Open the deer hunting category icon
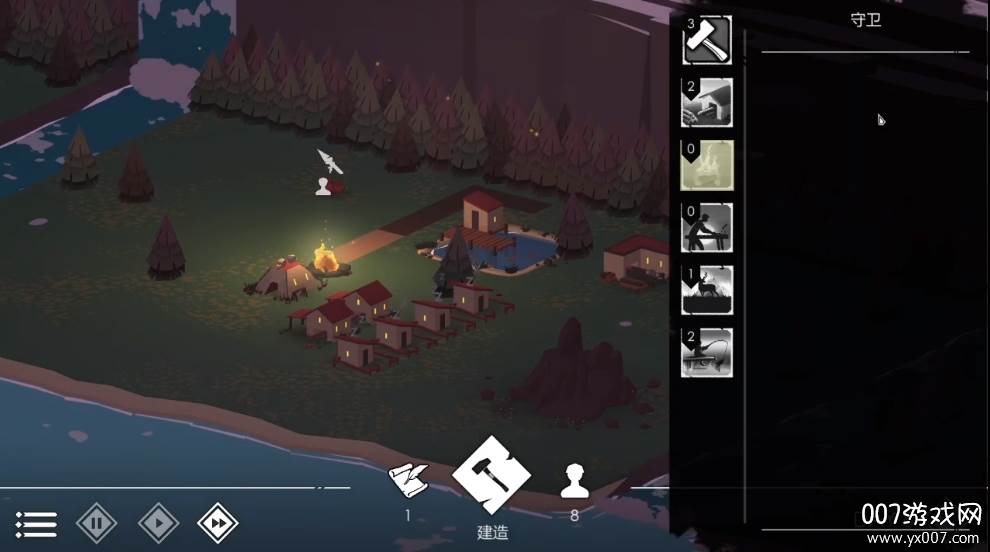The width and height of the screenshot is (990, 552). pyautogui.click(x=707, y=290)
